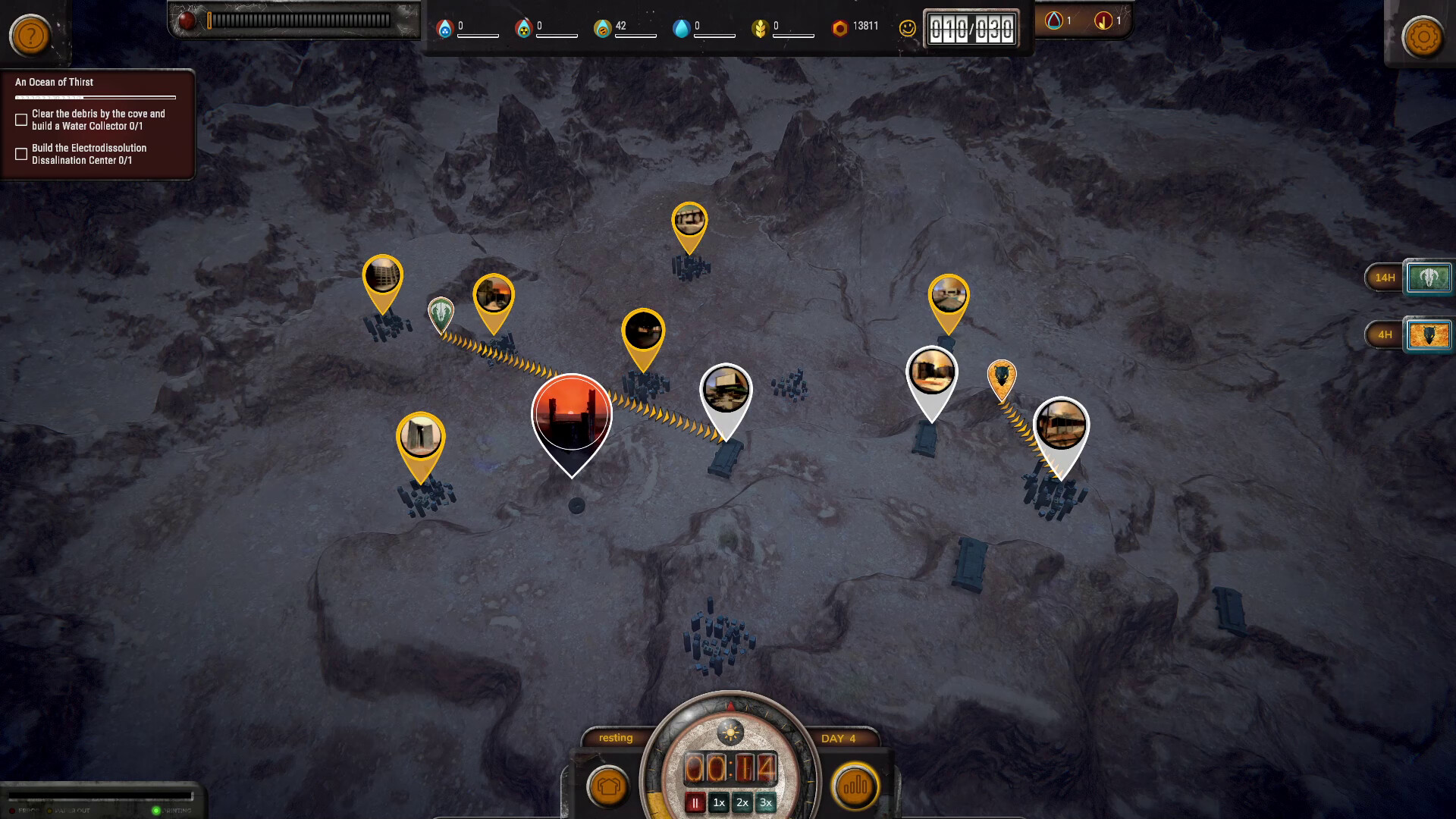Image resolution: width=1456 pixels, height=819 pixels.
Task: Select the large red sunset base marker
Action: click(x=572, y=415)
